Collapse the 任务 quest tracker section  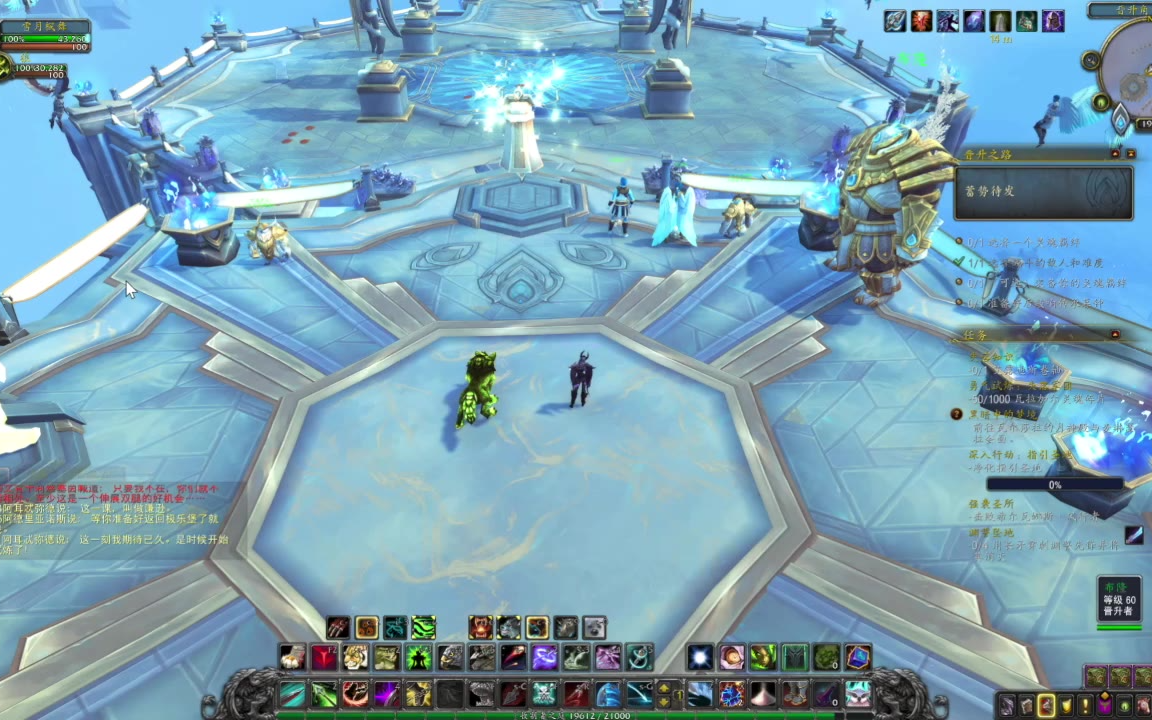pyautogui.click(x=1115, y=334)
